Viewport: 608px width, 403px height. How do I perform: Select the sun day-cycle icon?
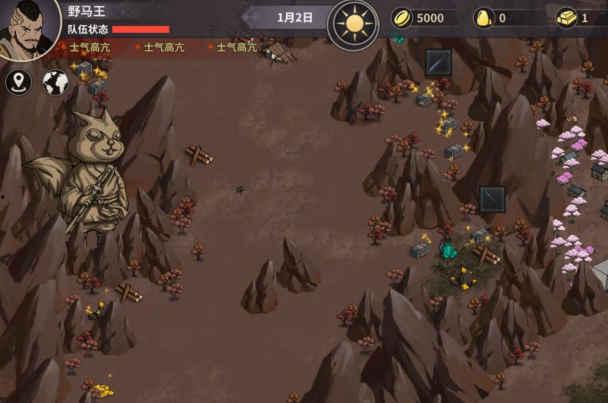[353, 22]
